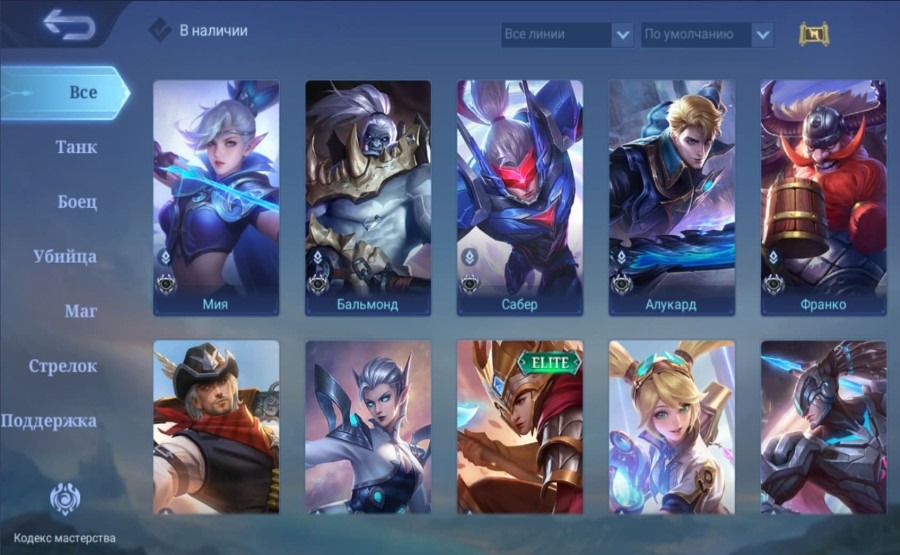Switch to the "Стрелок" tab
Viewport: 900px width, 555px height.
coord(63,366)
